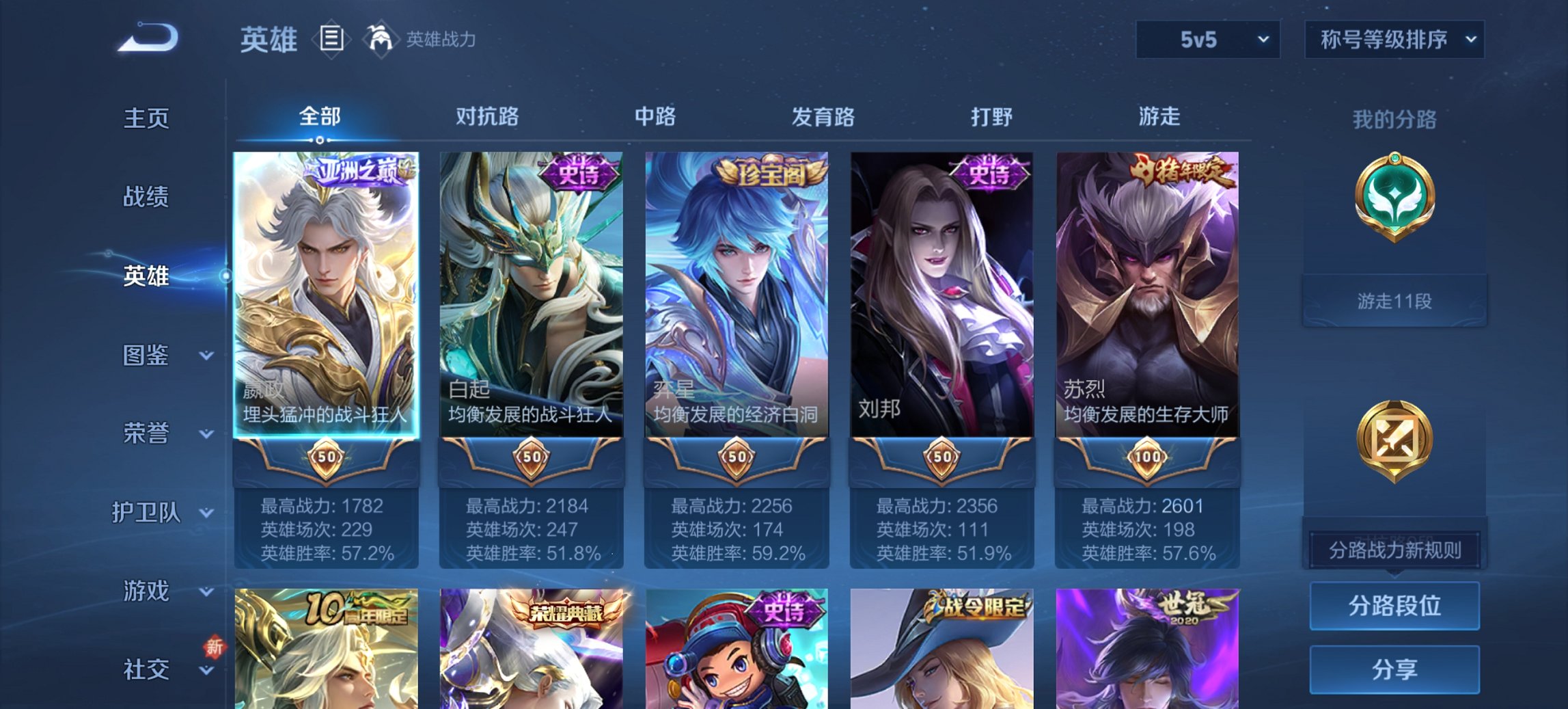Expand the 图鉴 sidebar section
The height and width of the screenshot is (709, 1568).
[147, 356]
